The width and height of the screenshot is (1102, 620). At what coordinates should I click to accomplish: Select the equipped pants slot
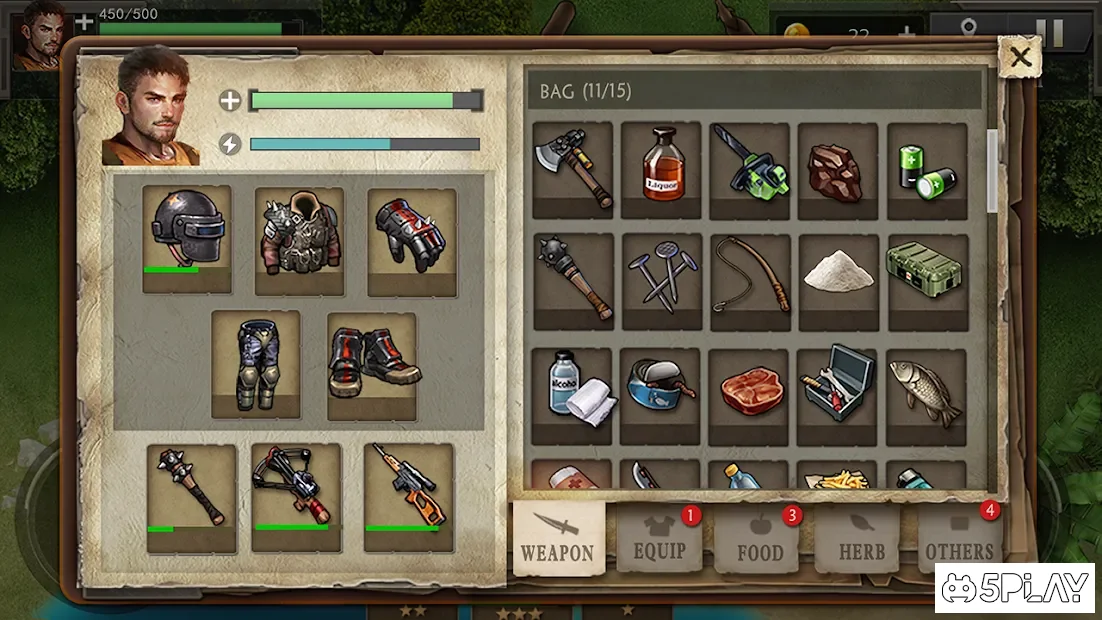coord(255,364)
